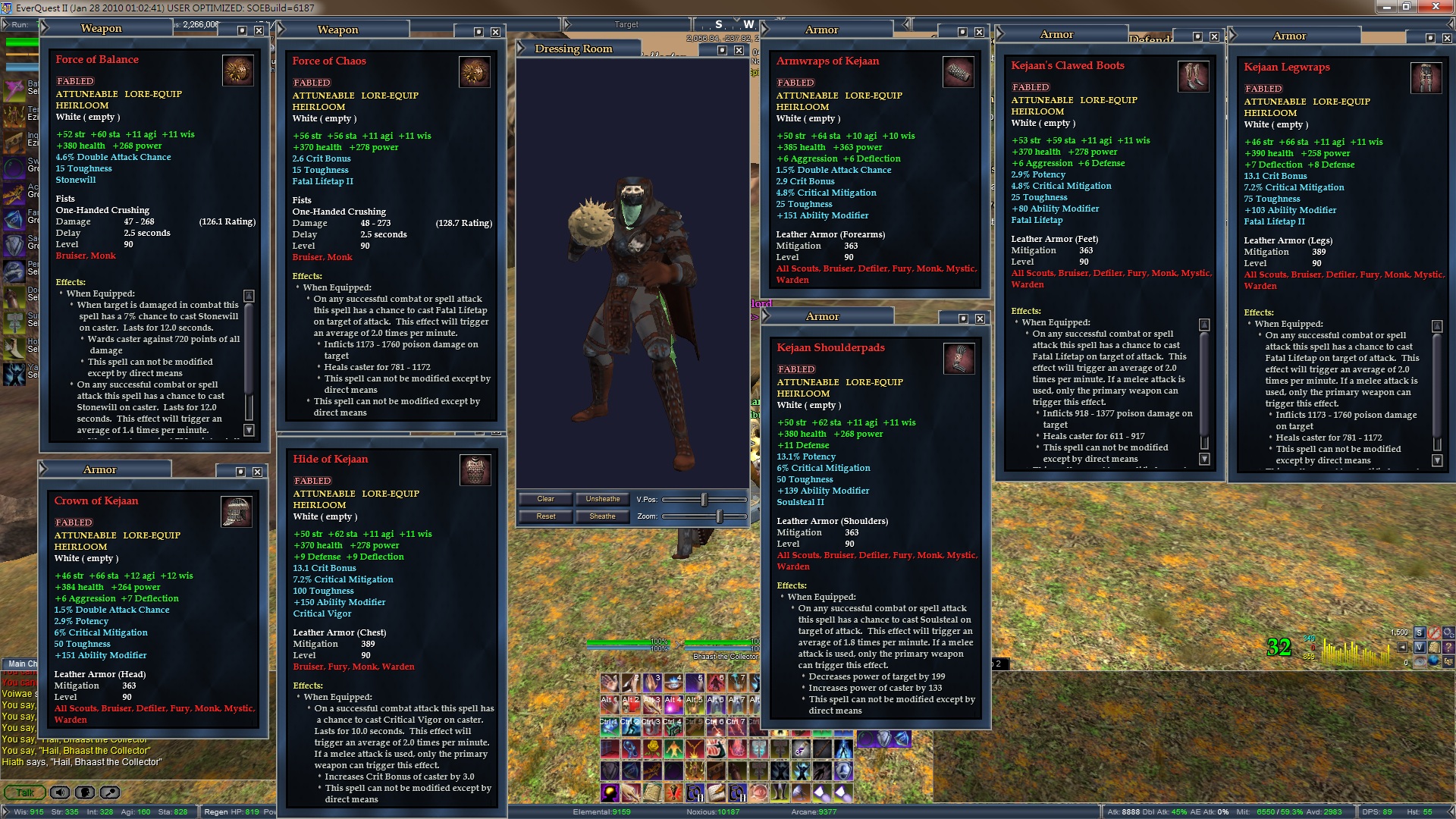The height and width of the screenshot is (819, 1456).
Task: Select the Force of Balance item icon
Action: point(238,71)
